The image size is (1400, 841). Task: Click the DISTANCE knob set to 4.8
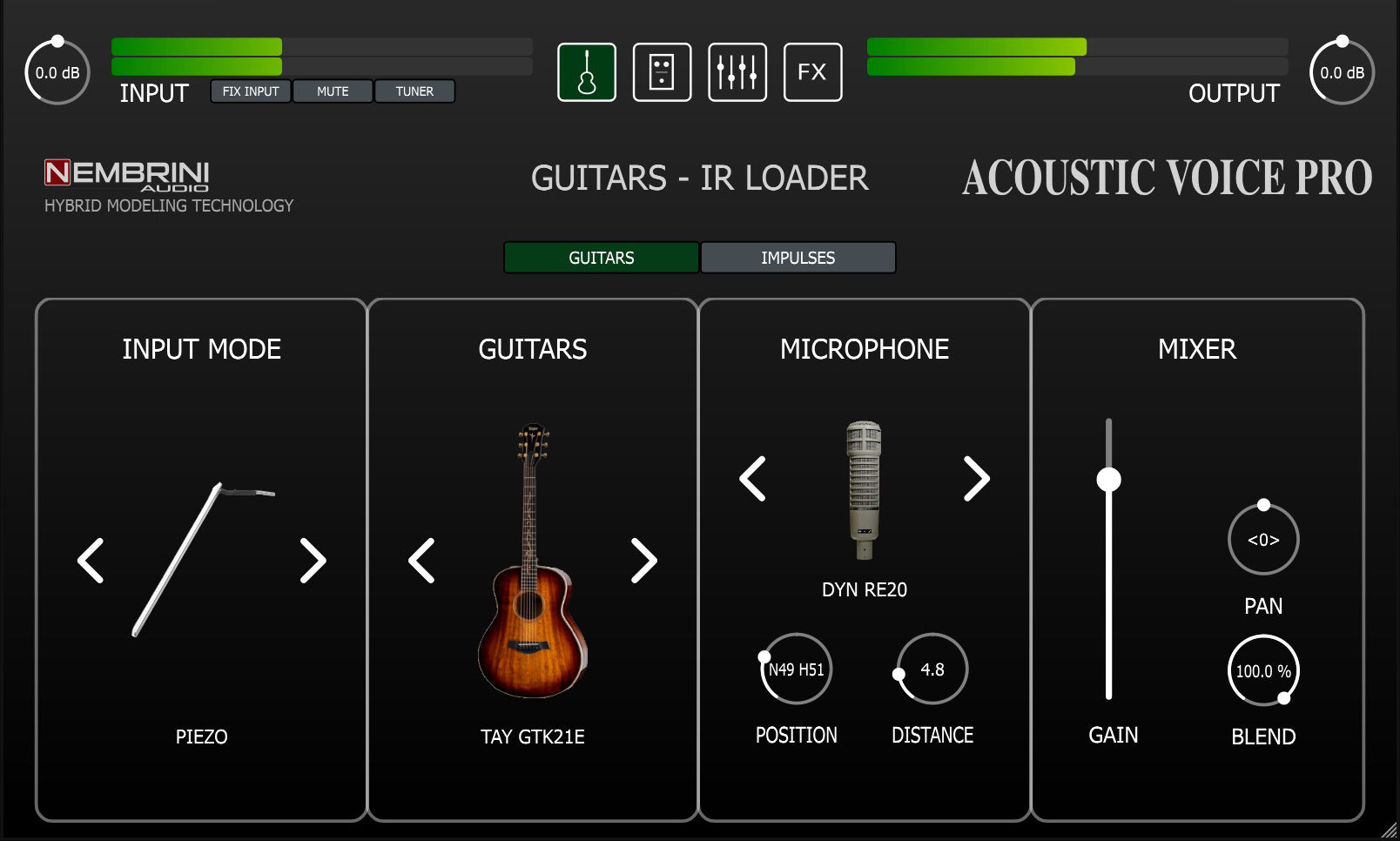(x=932, y=669)
